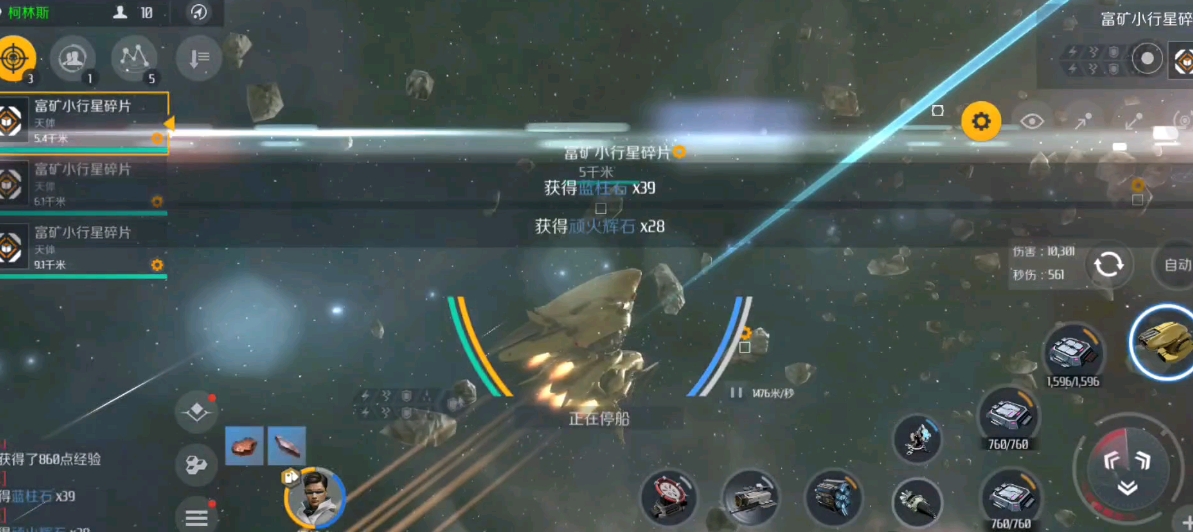Click the gold ship icon button

[1164, 341]
